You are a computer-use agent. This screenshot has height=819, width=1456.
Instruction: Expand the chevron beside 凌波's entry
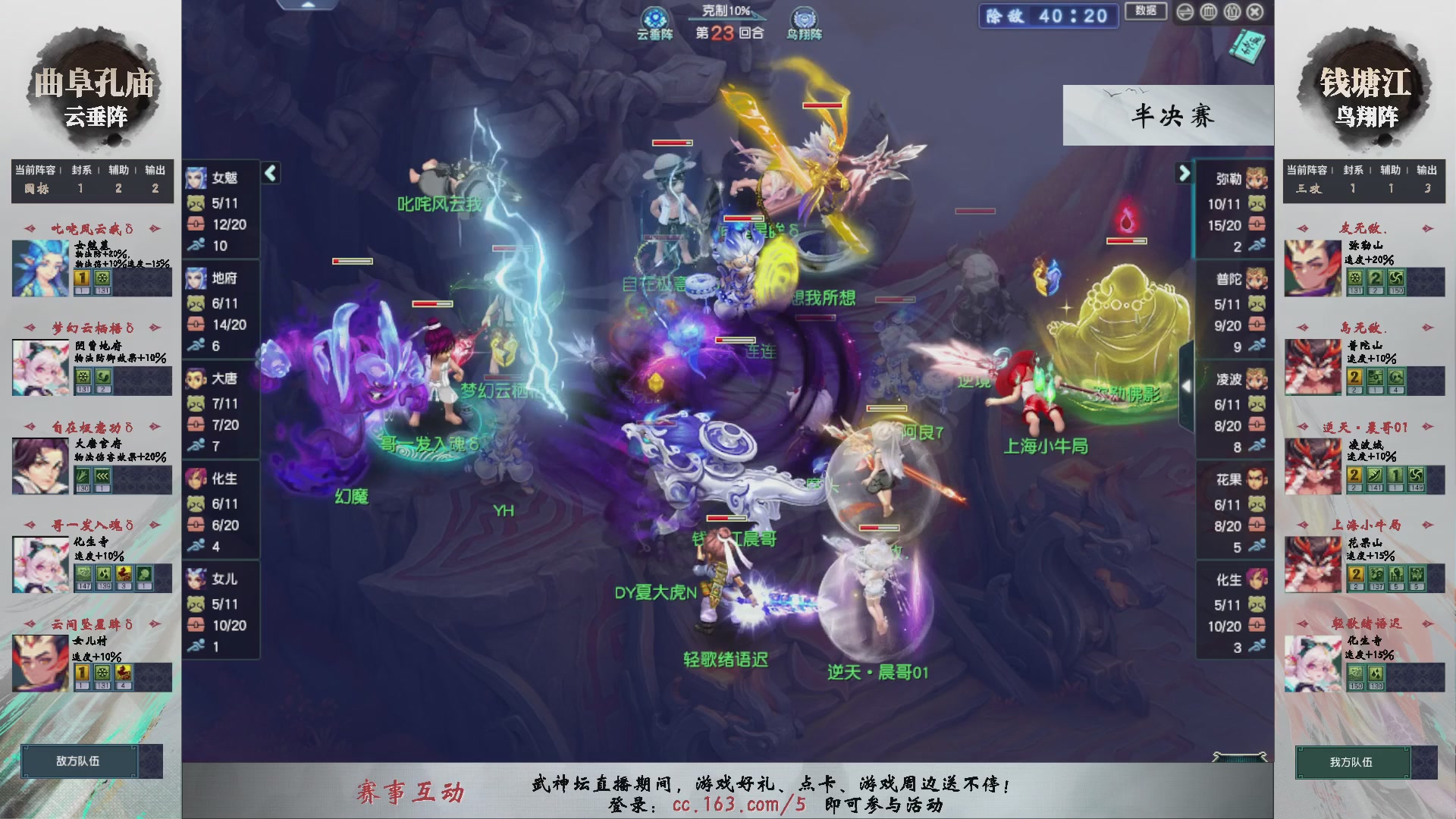(x=1187, y=387)
